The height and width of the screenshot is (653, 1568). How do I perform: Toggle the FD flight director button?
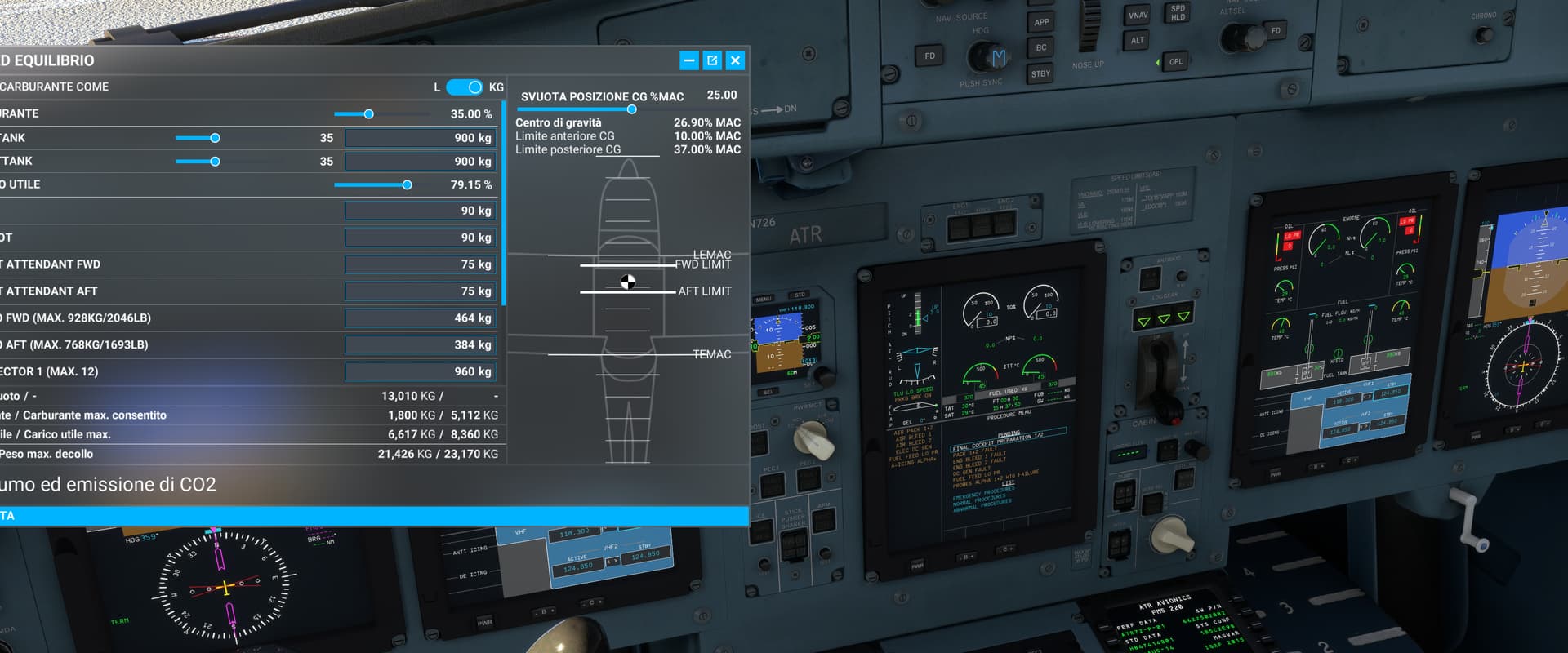click(x=930, y=56)
